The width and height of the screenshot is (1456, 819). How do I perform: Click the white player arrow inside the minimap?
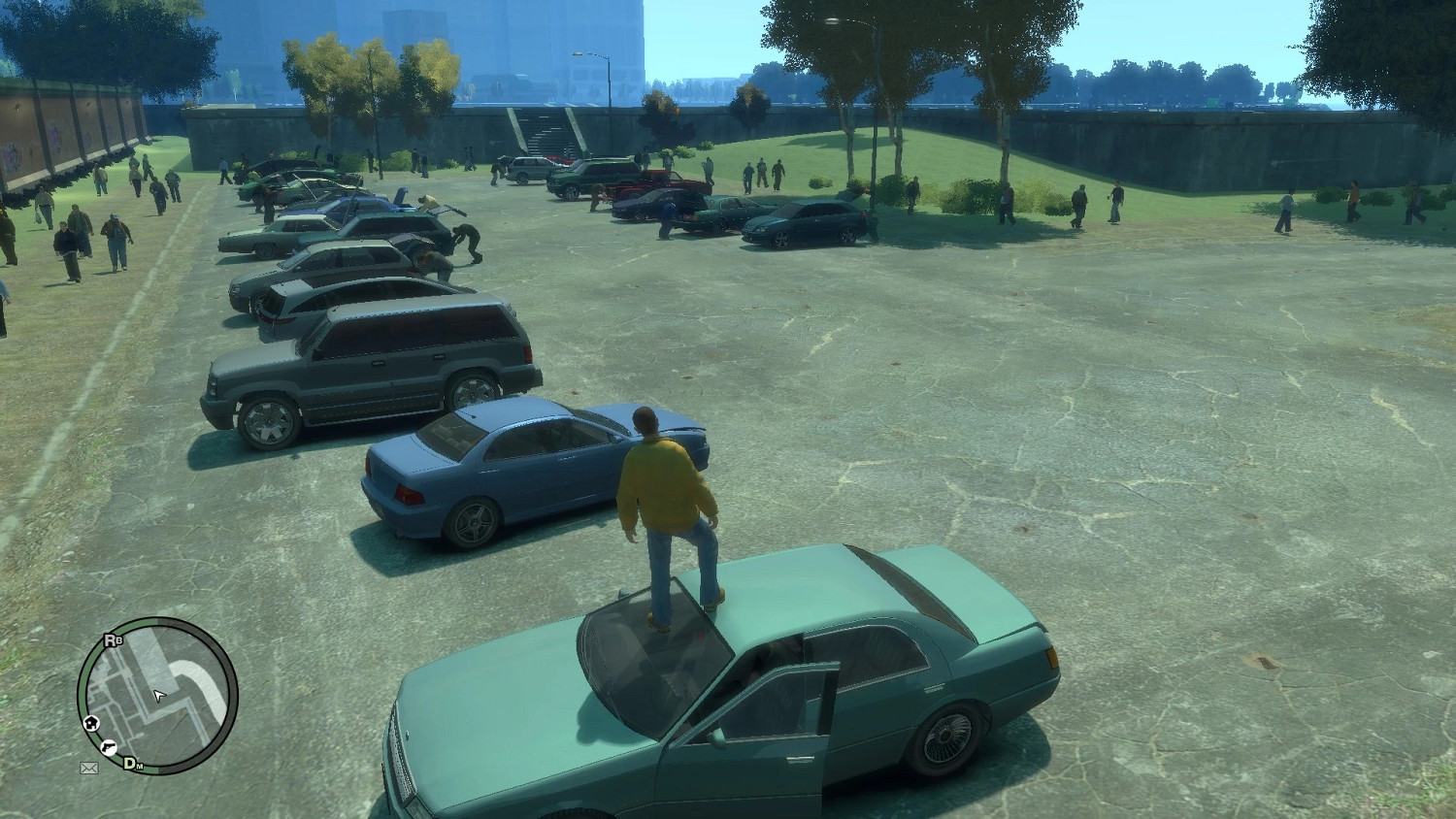(x=159, y=696)
